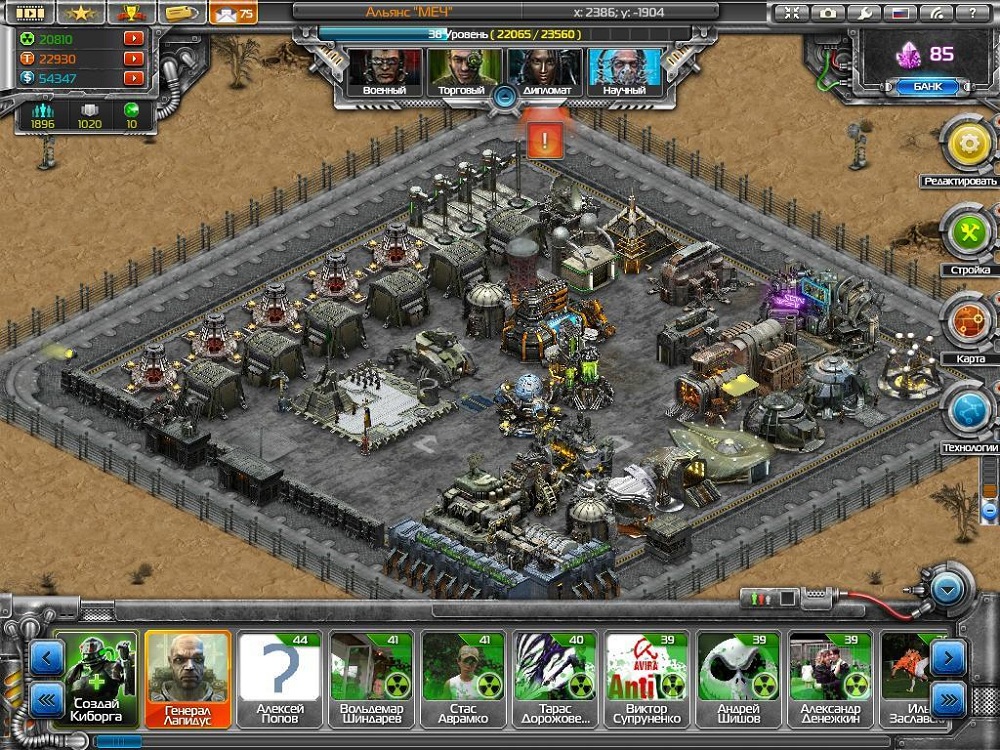Click the Создай Киборга tile

coord(96,678)
